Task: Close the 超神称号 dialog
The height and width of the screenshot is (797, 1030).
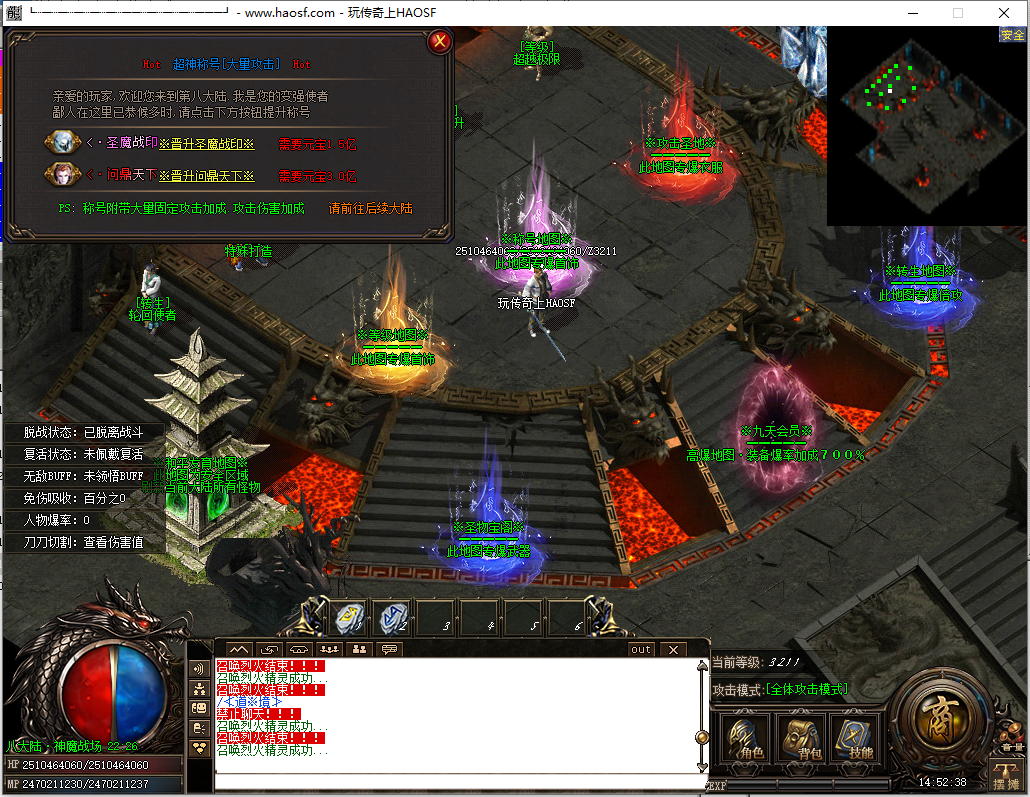Action: [x=438, y=42]
